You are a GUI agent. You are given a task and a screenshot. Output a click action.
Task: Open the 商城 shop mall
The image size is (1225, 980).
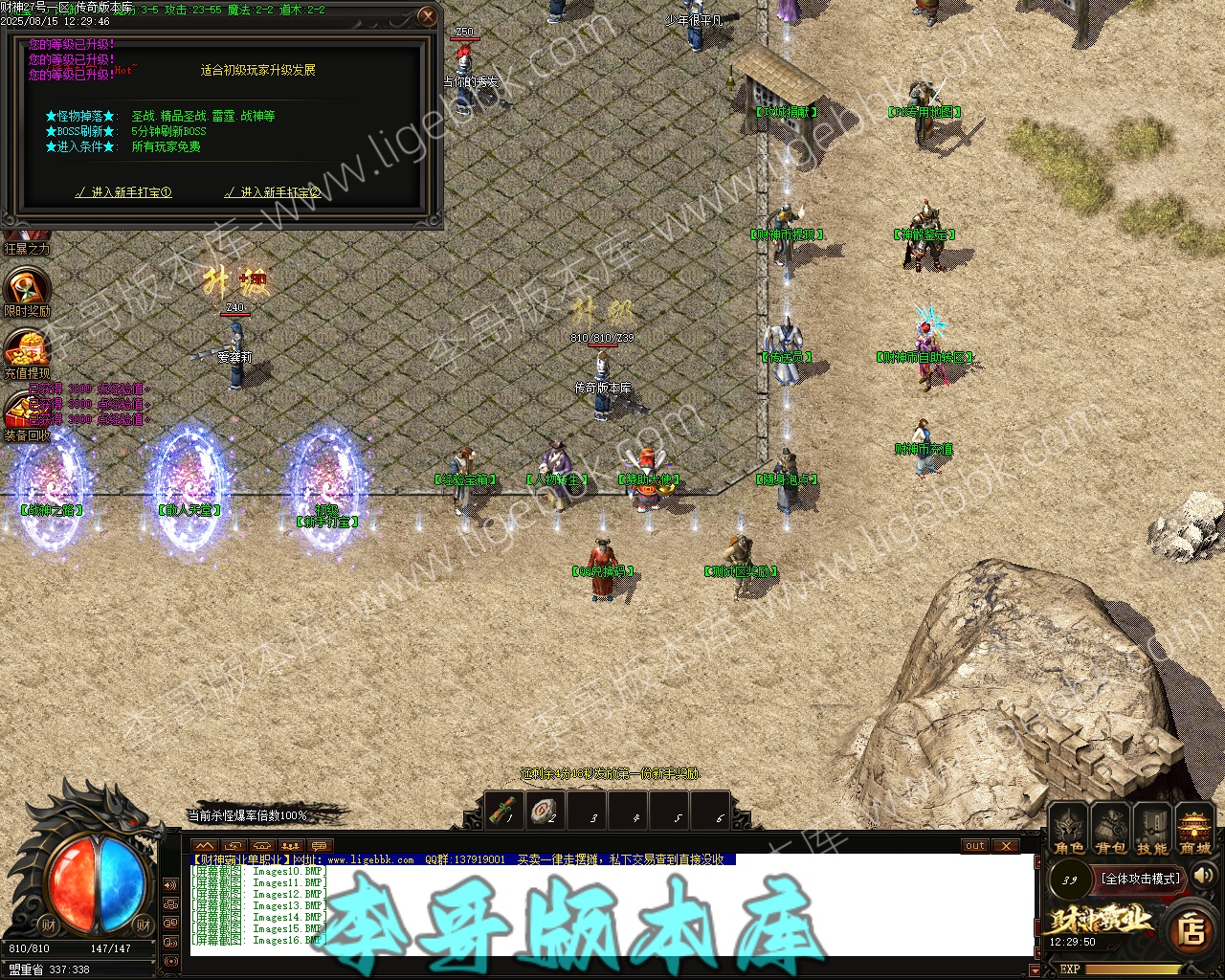click(x=1194, y=827)
